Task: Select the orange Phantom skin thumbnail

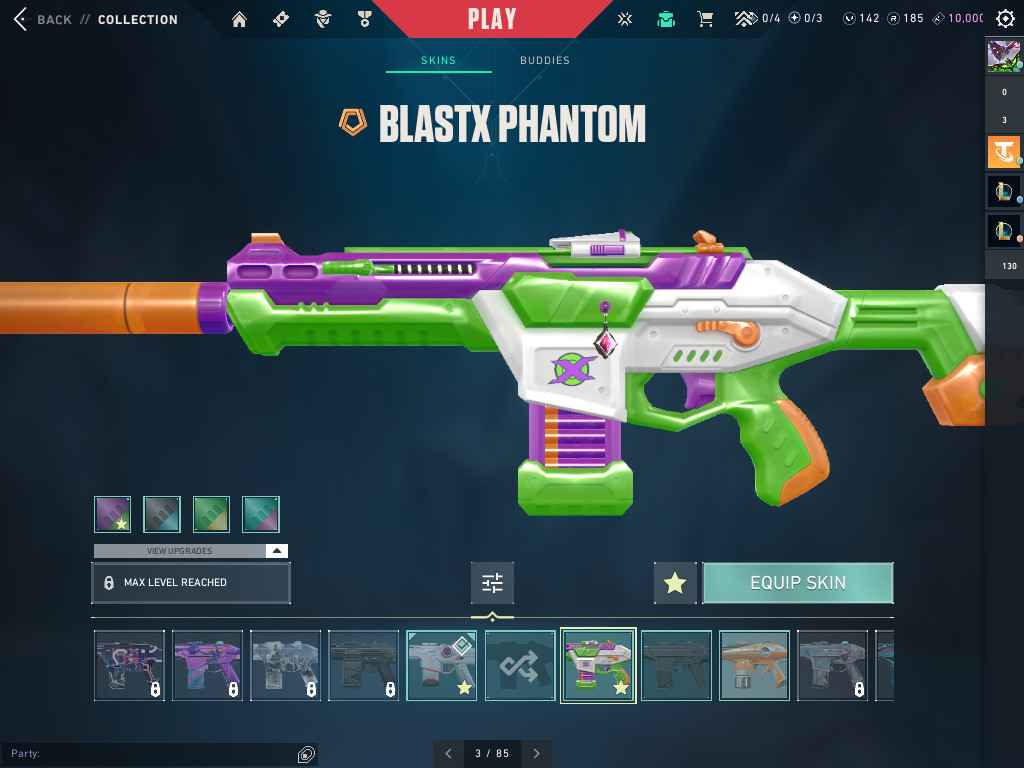Action: pyautogui.click(x=754, y=665)
